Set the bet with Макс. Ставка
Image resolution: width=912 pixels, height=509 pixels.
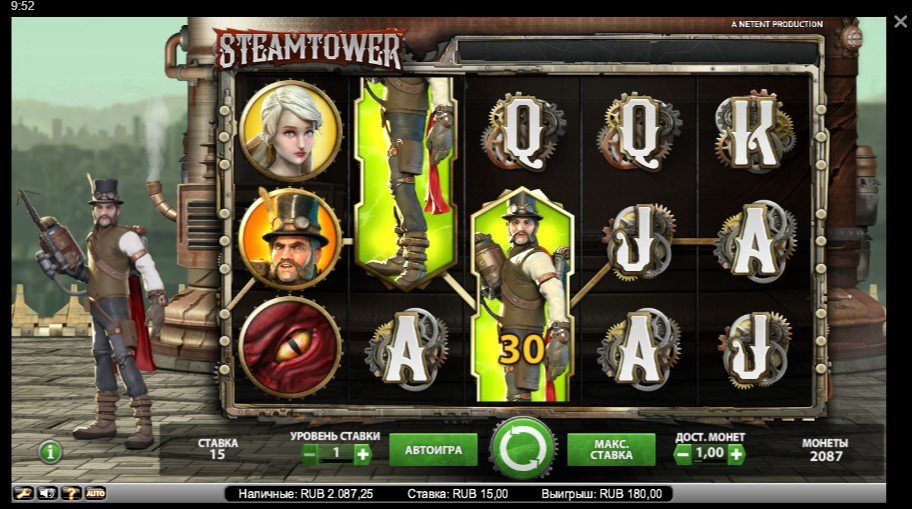(x=611, y=450)
